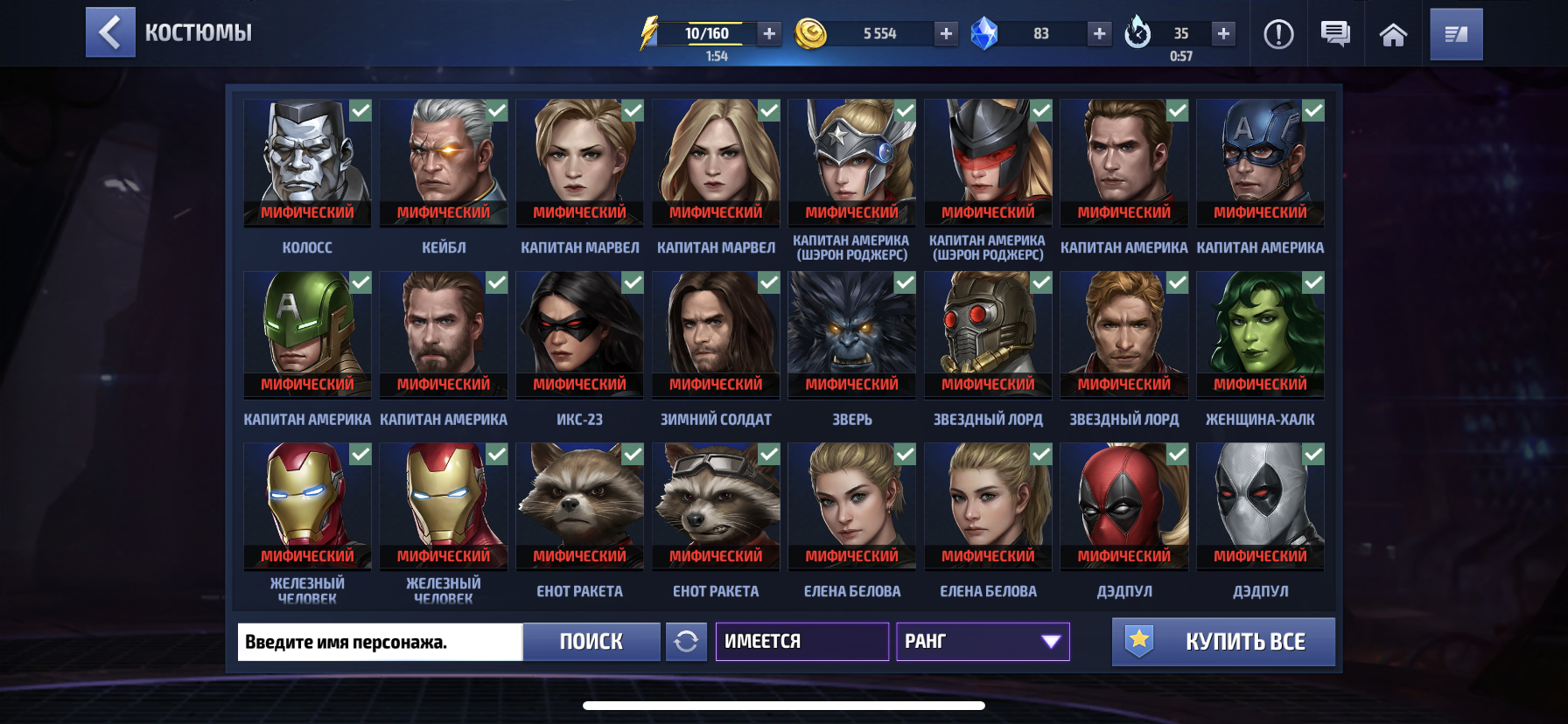Click the КОСТЮМЫ title back arrow
The image size is (1568, 724).
tap(109, 32)
